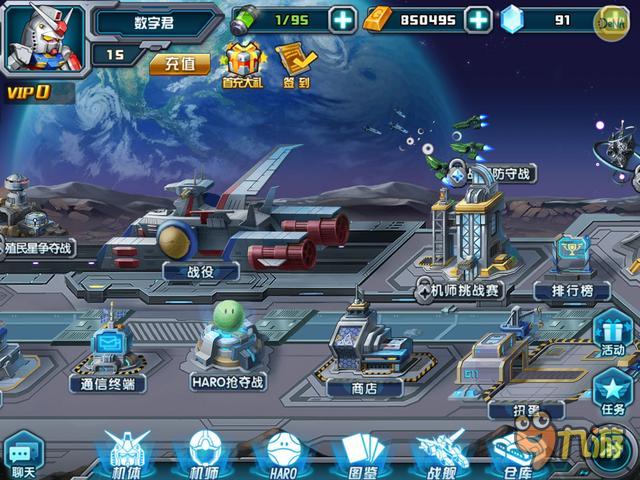Screen dimensions: 640x480
Task: Open the Gundam player avatar profile
Action: coord(43,39)
